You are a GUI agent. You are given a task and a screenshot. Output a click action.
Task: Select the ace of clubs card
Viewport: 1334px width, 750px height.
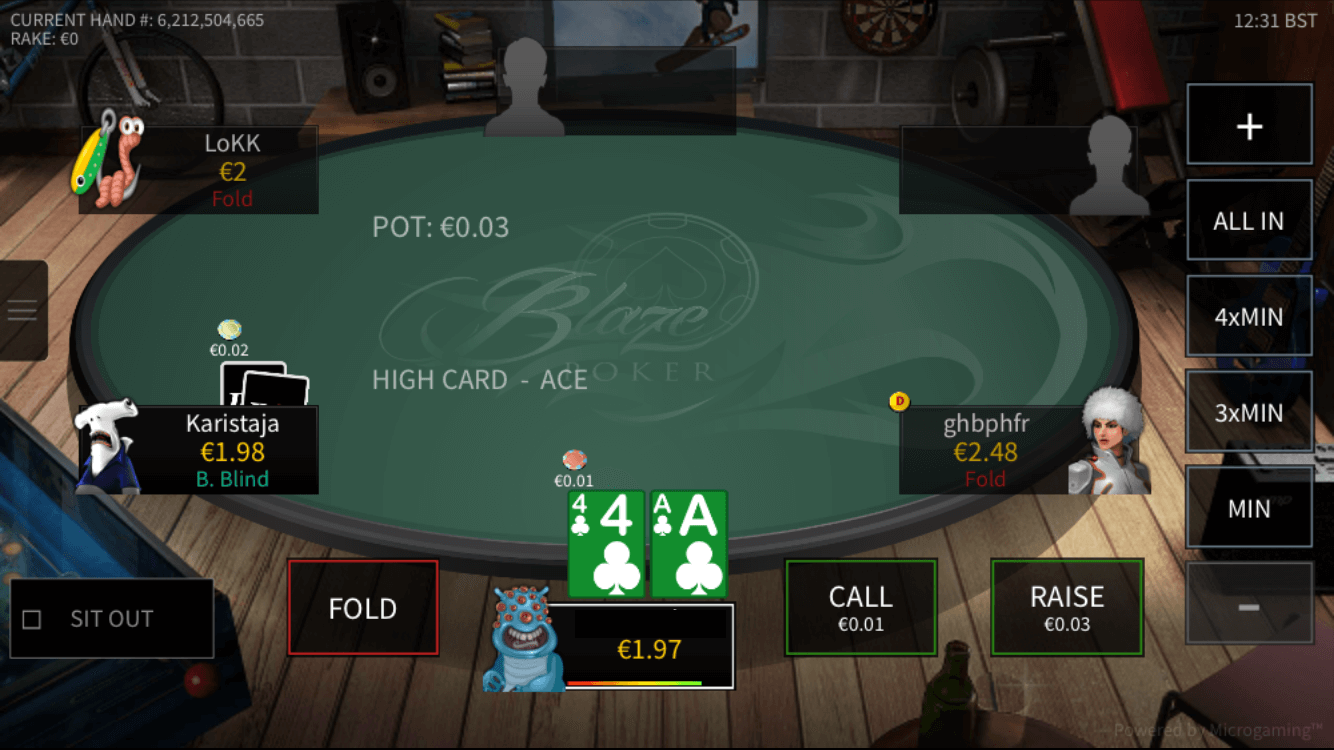689,544
